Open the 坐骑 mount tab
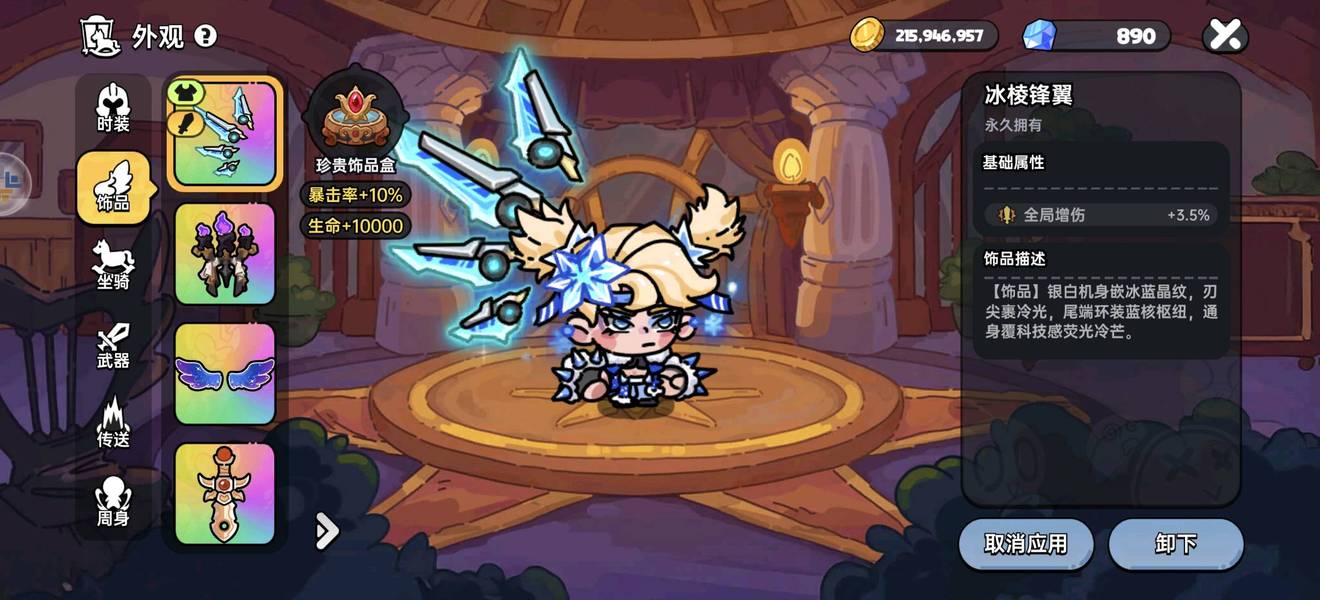 113,265
